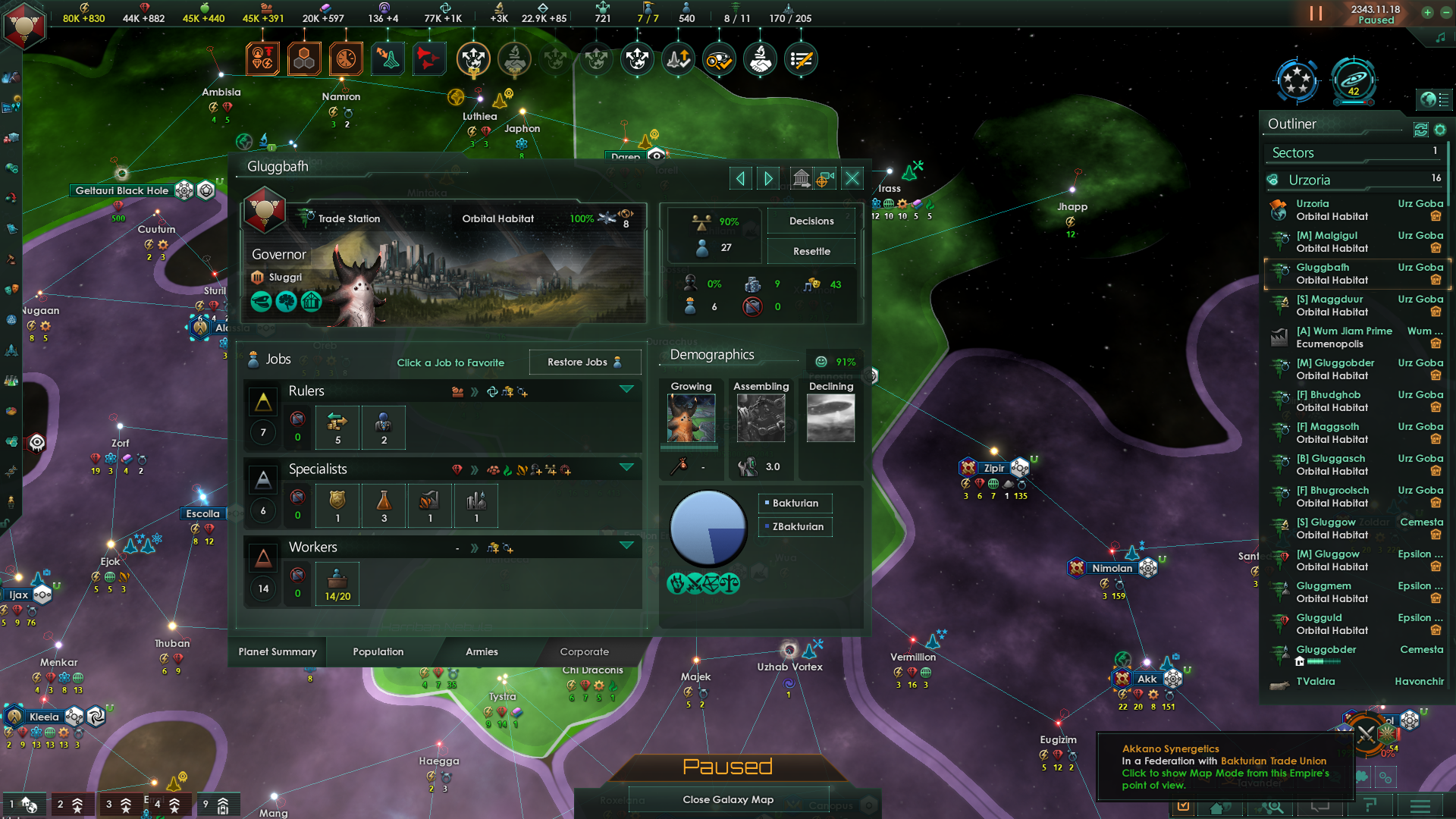Click the camera icon in the Gluggbafh window header
This screenshot has height=819, width=1456.
[x=824, y=178]
